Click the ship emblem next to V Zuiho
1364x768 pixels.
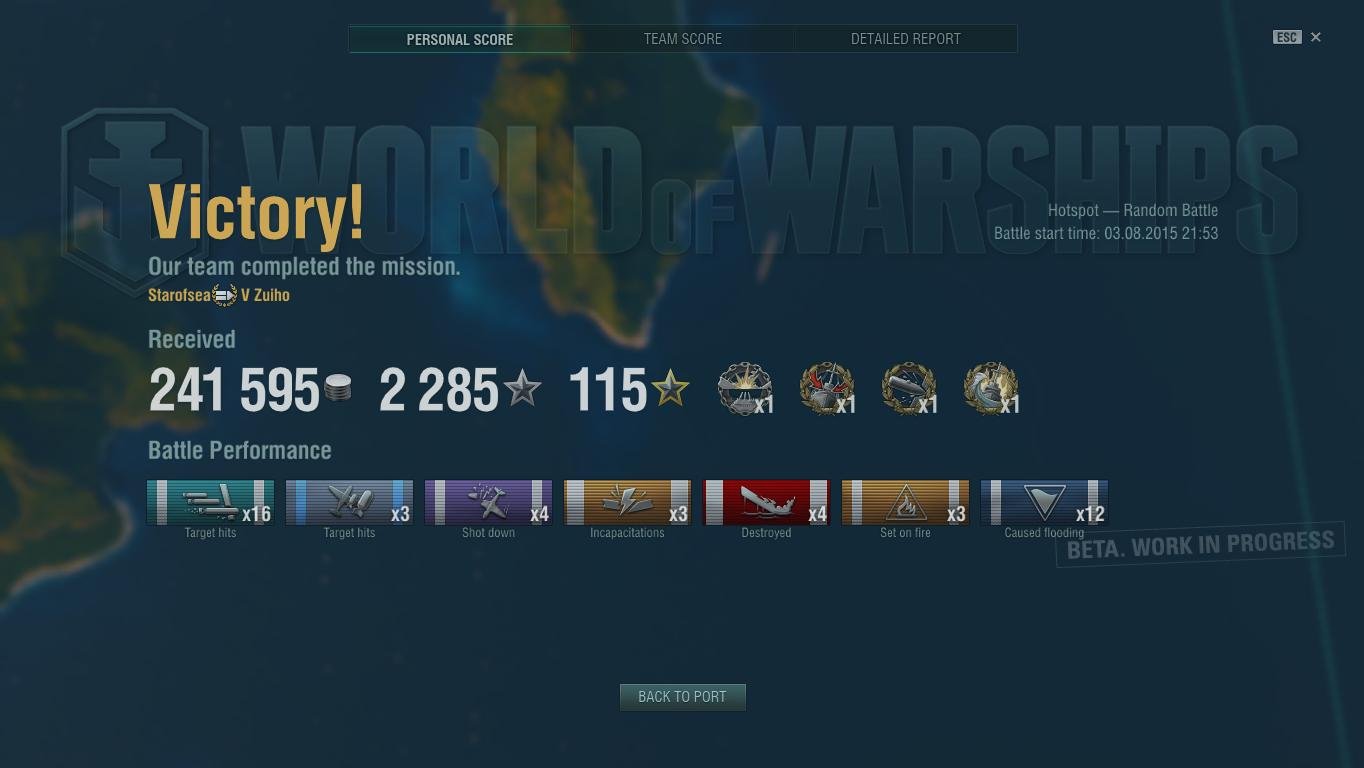(223, 294)
